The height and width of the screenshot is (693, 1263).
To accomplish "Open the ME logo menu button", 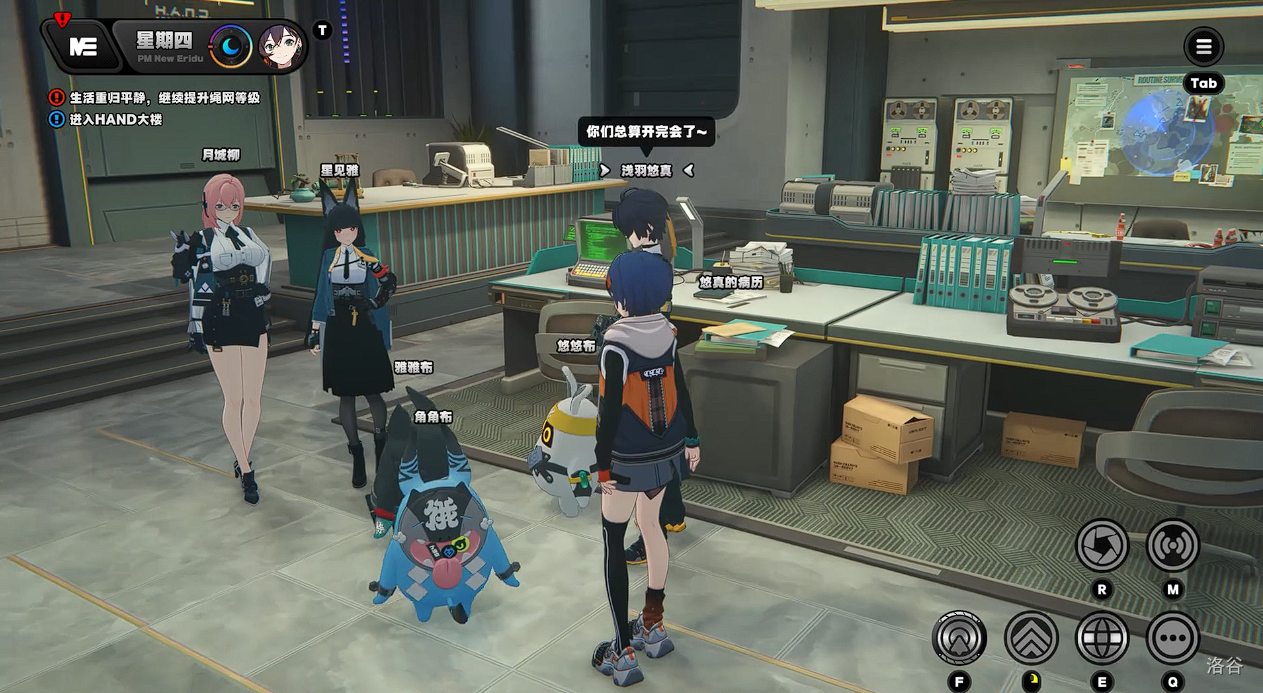I will click(82, 46).
